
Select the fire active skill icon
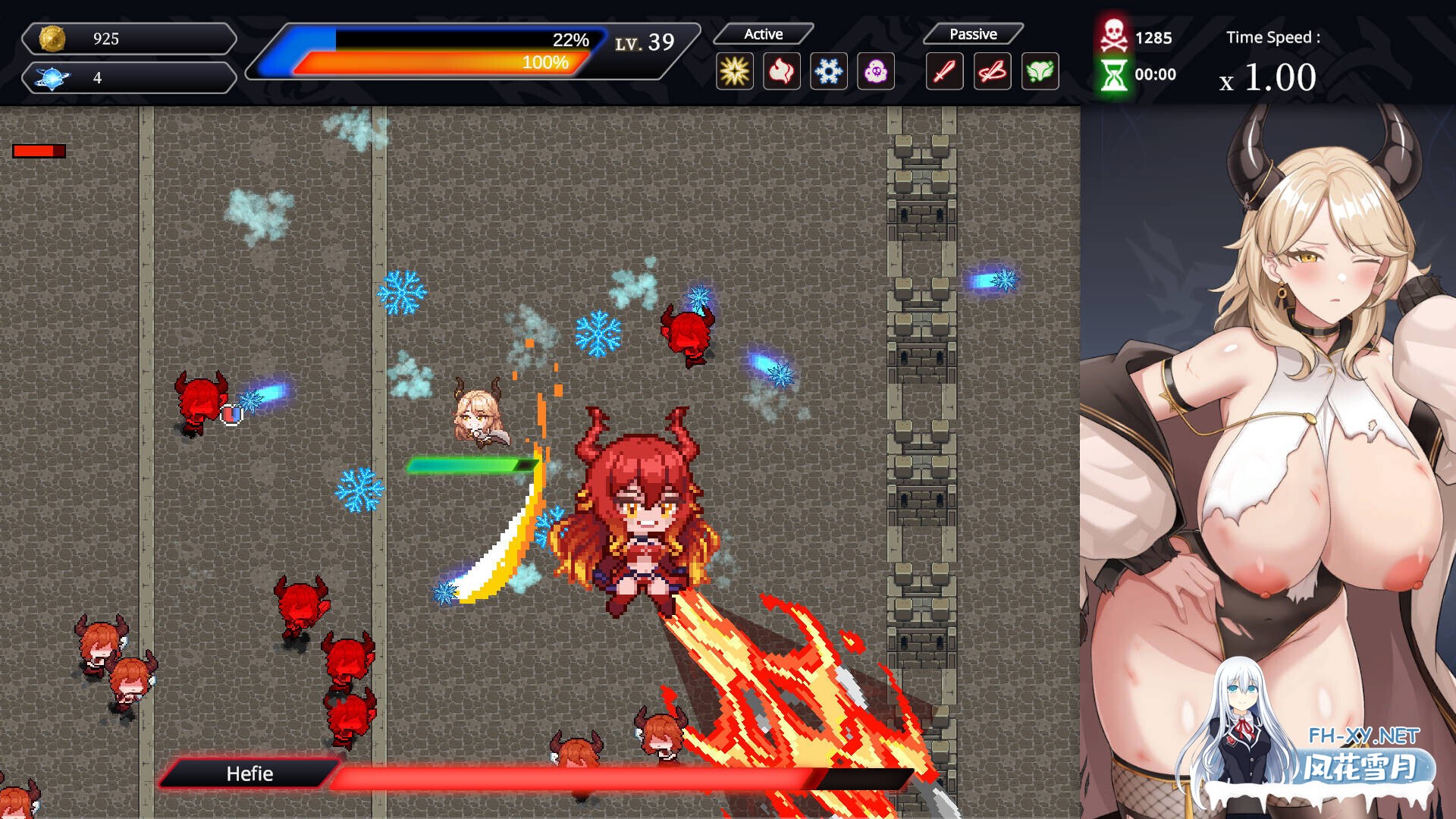coord(781,71)
